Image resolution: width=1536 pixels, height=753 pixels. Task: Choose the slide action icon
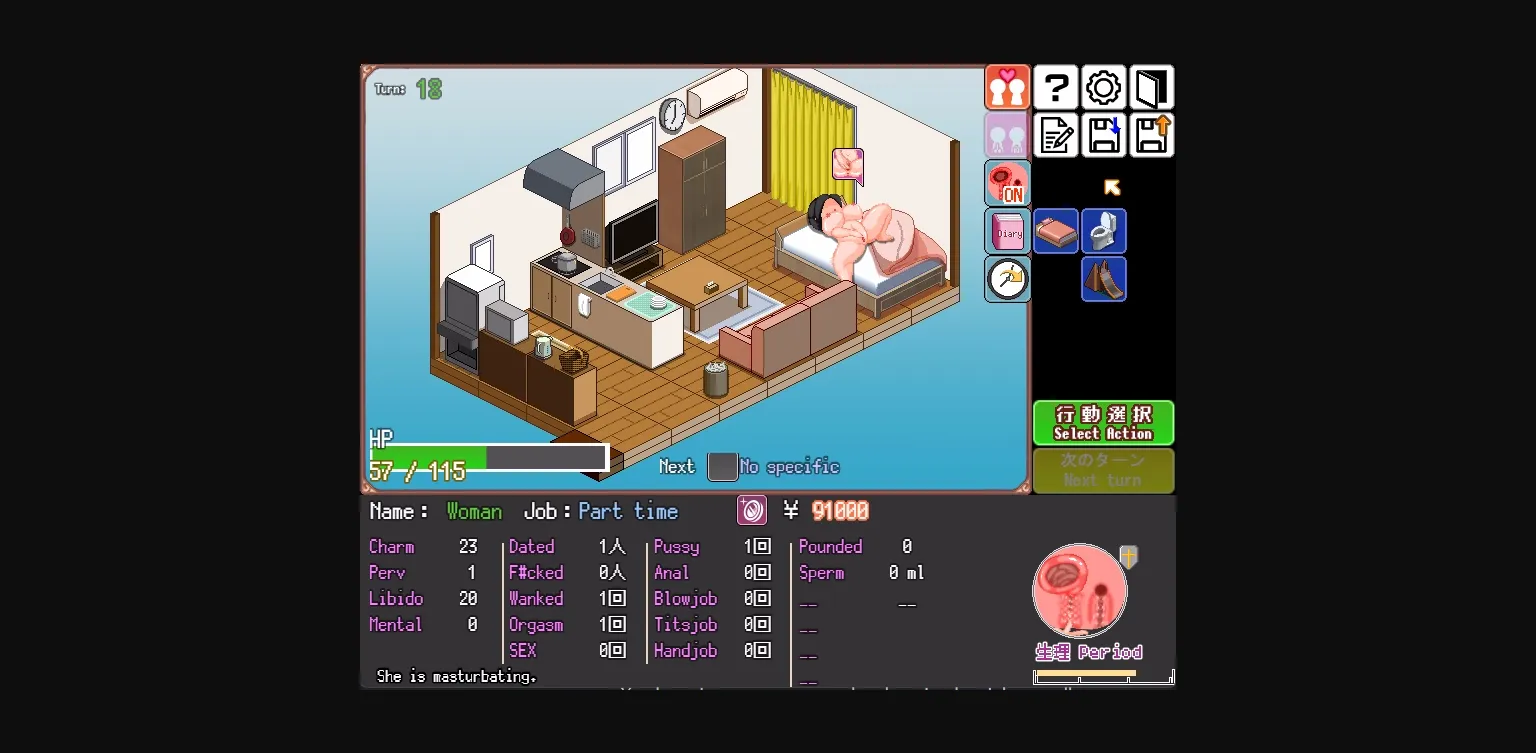click(1104, 279)
